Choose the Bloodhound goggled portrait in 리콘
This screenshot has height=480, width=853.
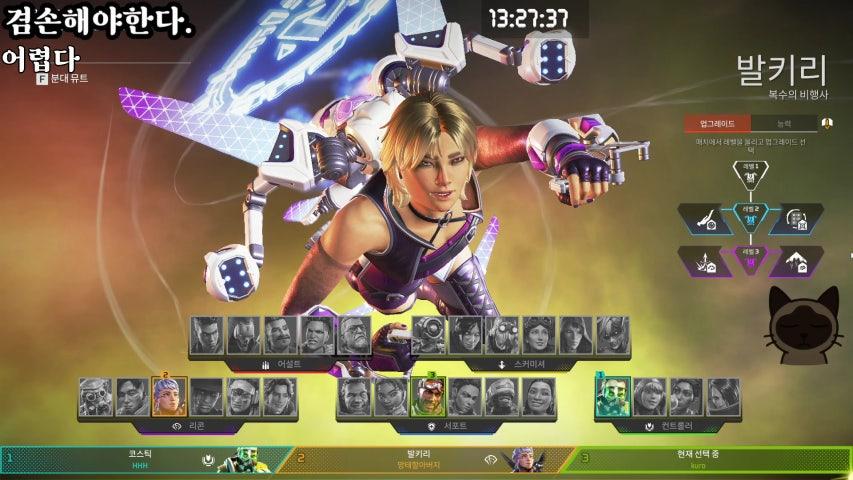(x=95, y=397)
